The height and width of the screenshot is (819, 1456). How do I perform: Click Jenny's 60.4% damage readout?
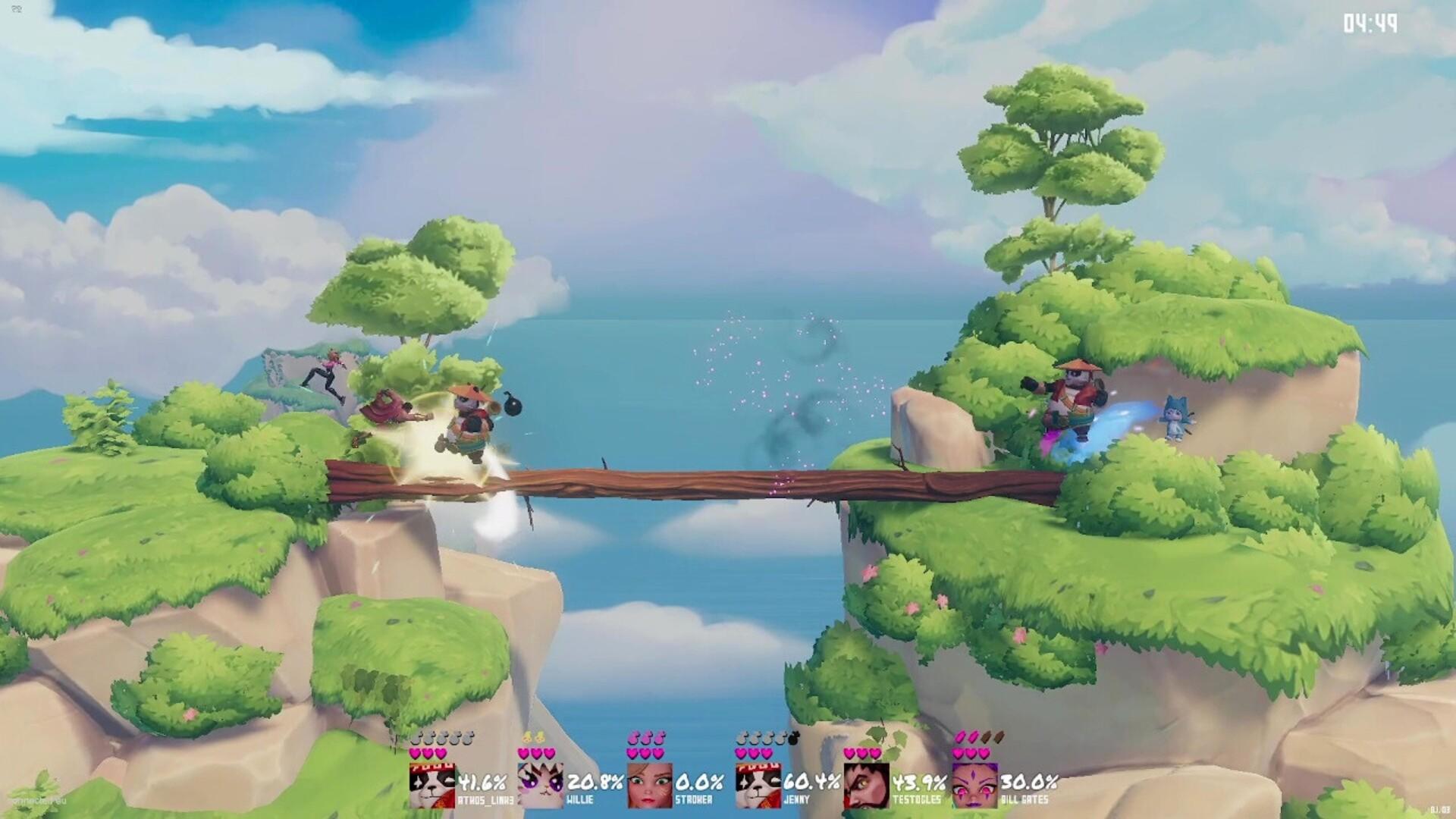[811, 783]
